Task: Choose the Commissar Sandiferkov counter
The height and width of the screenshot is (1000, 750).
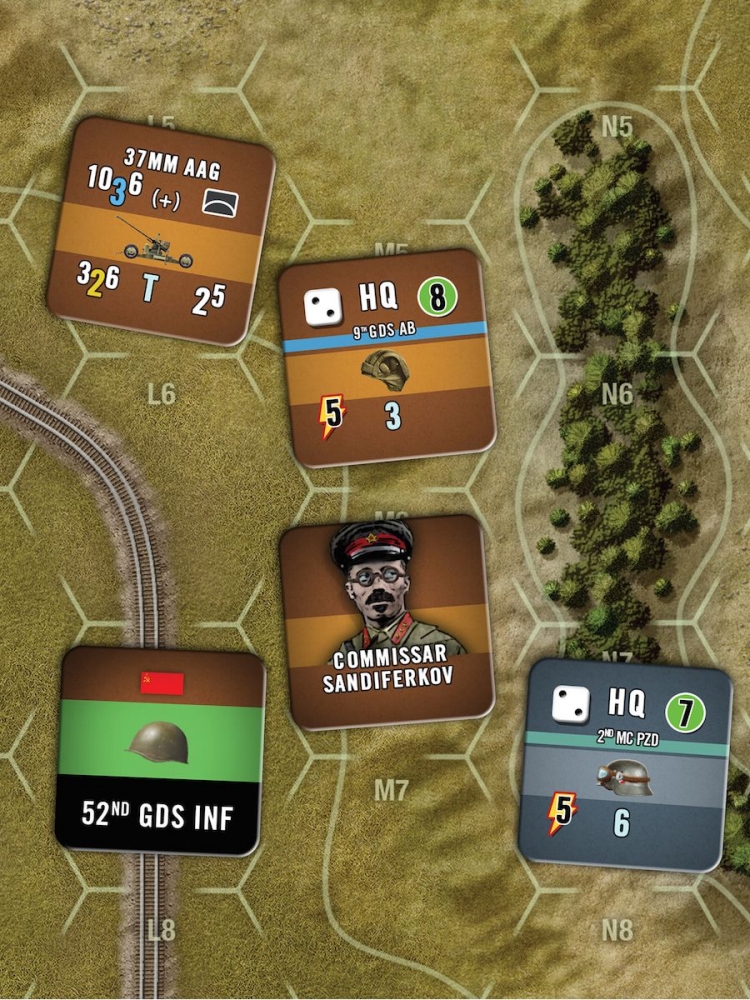Action: pos(388,621)
